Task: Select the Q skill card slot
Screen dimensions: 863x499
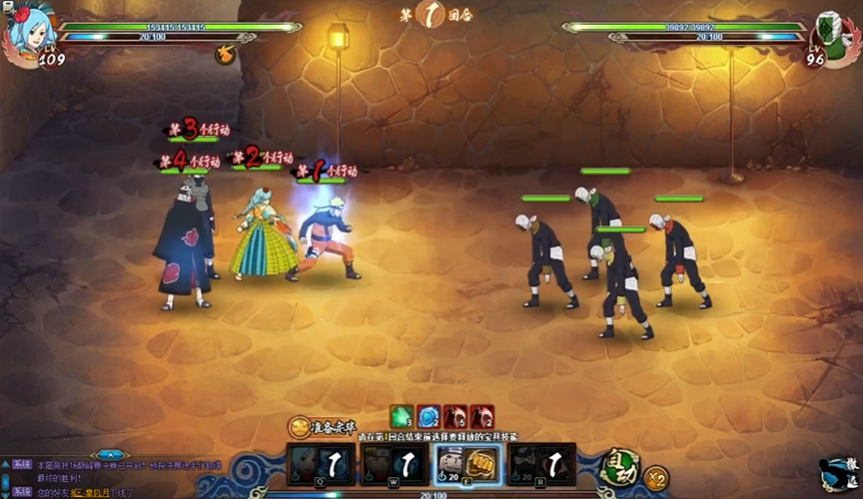Action: point(320,465)
